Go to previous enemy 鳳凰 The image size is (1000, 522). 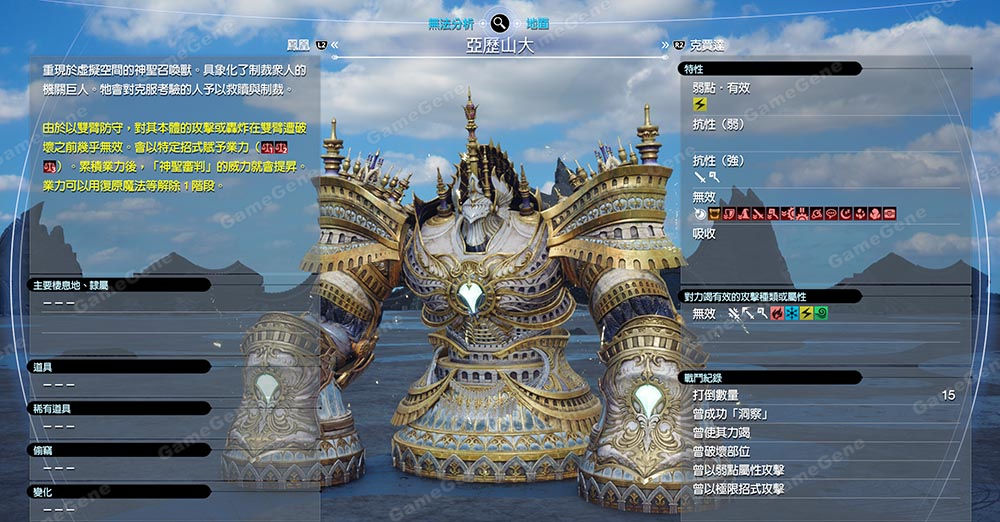[299, 44]
